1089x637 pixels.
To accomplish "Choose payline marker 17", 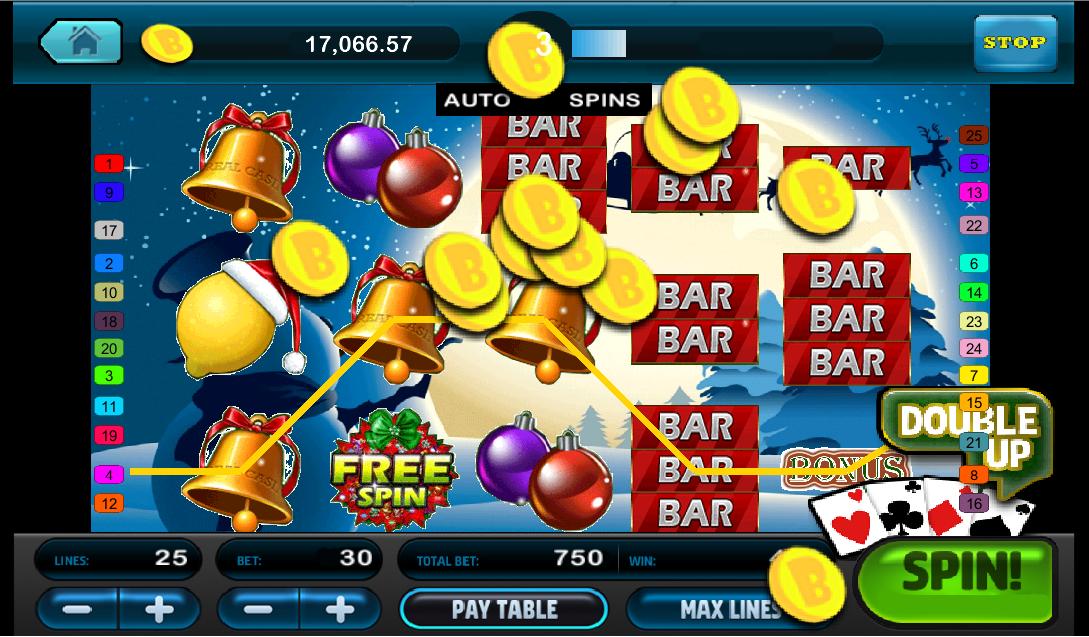I will [x=109, y=231].
